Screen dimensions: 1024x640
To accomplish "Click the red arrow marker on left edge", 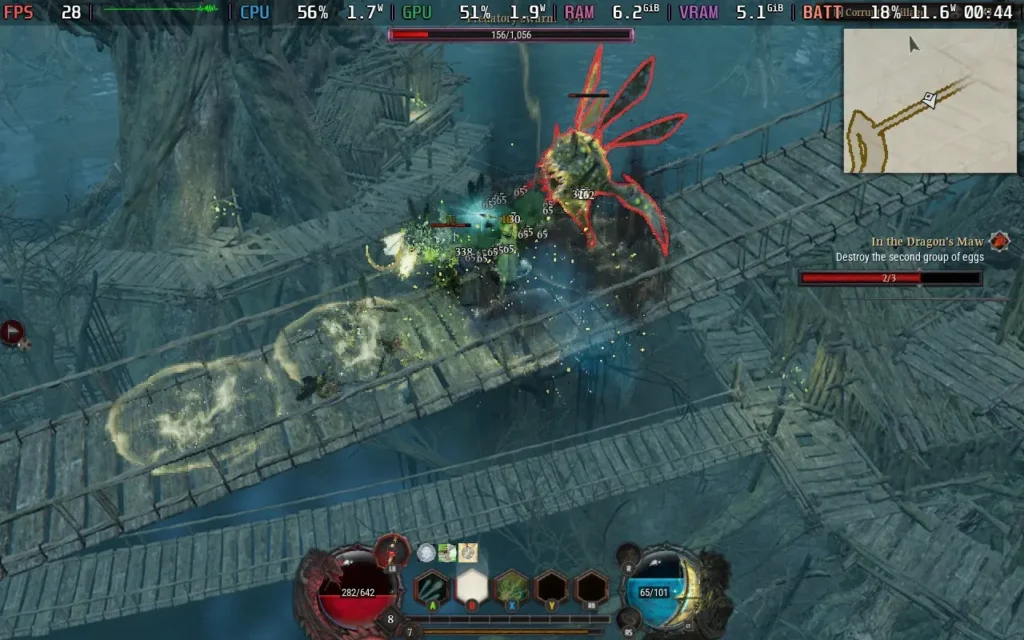I will point(12,332).
